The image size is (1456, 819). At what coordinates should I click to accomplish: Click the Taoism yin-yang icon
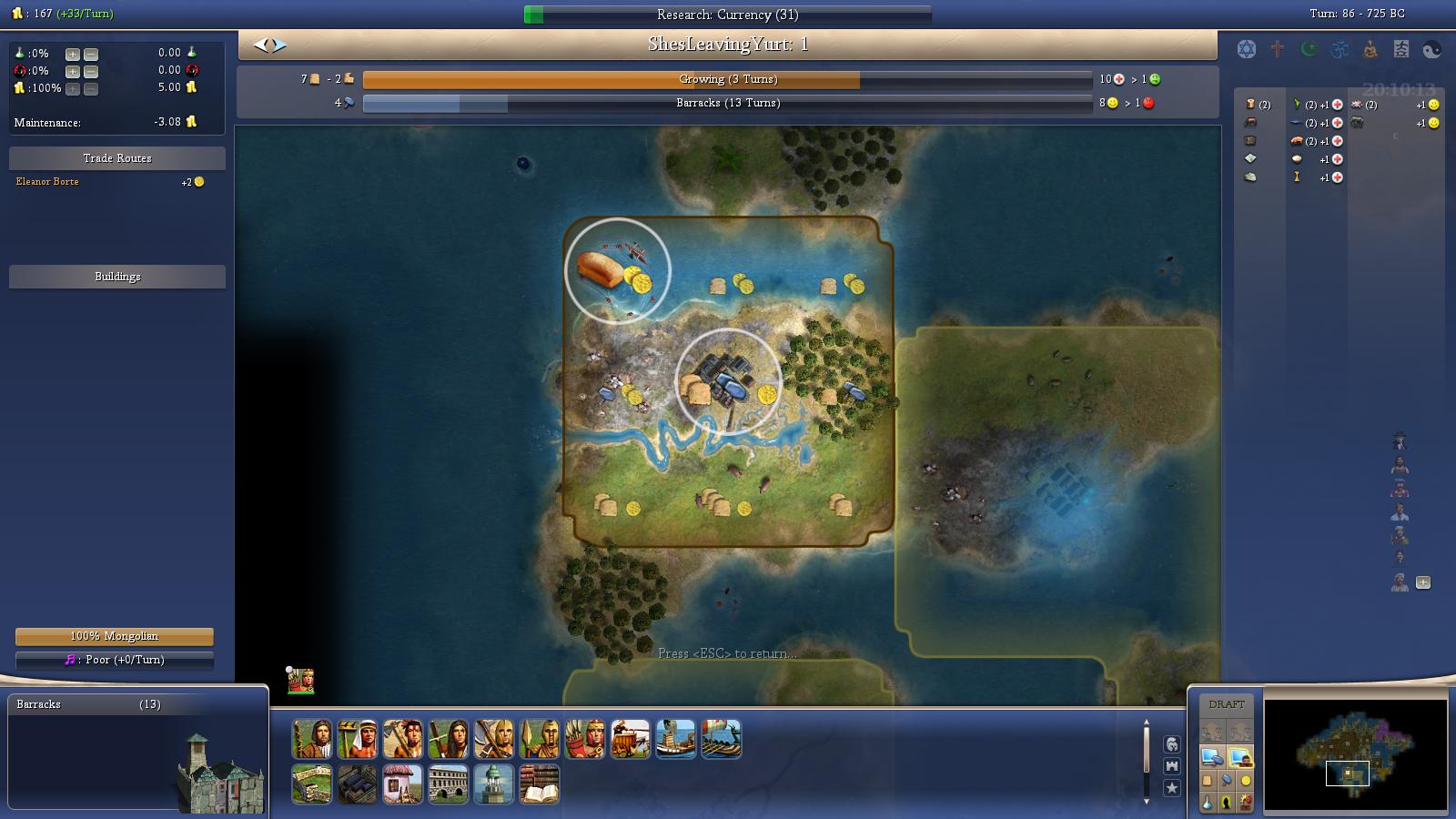pos(1431,49)
